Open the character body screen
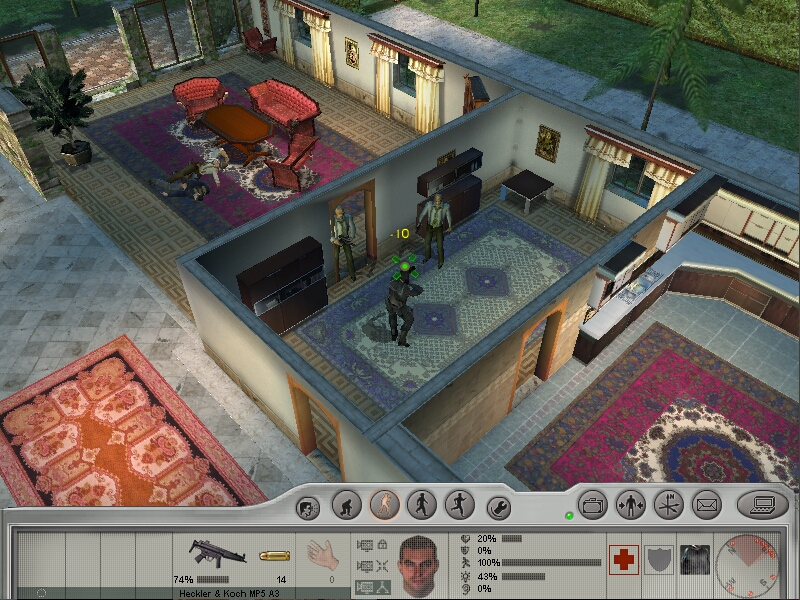The height and width of the screenshot is (600, 800). (631, 505)
